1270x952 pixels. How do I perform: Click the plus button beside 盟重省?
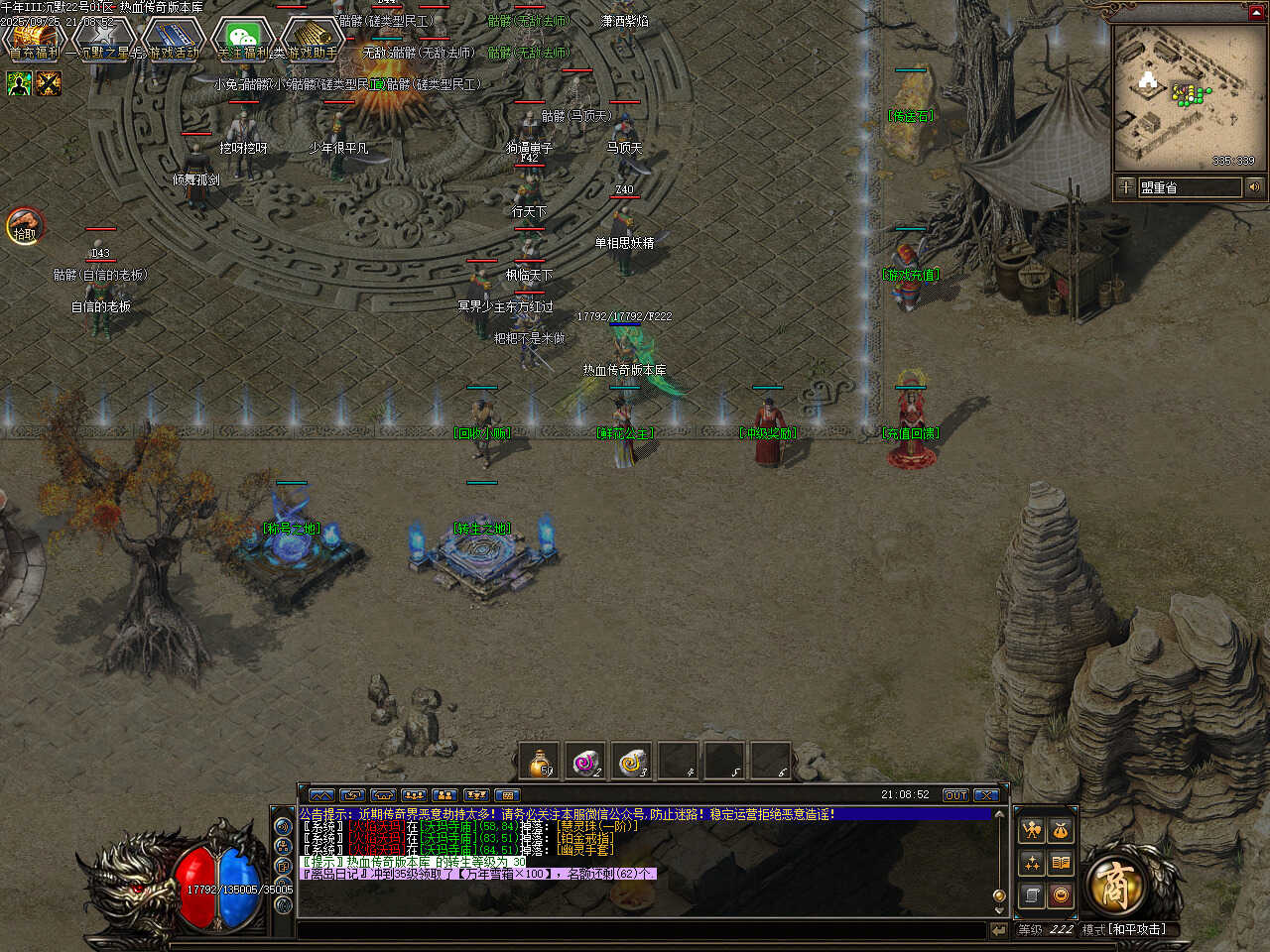[x=1126, y=186]
